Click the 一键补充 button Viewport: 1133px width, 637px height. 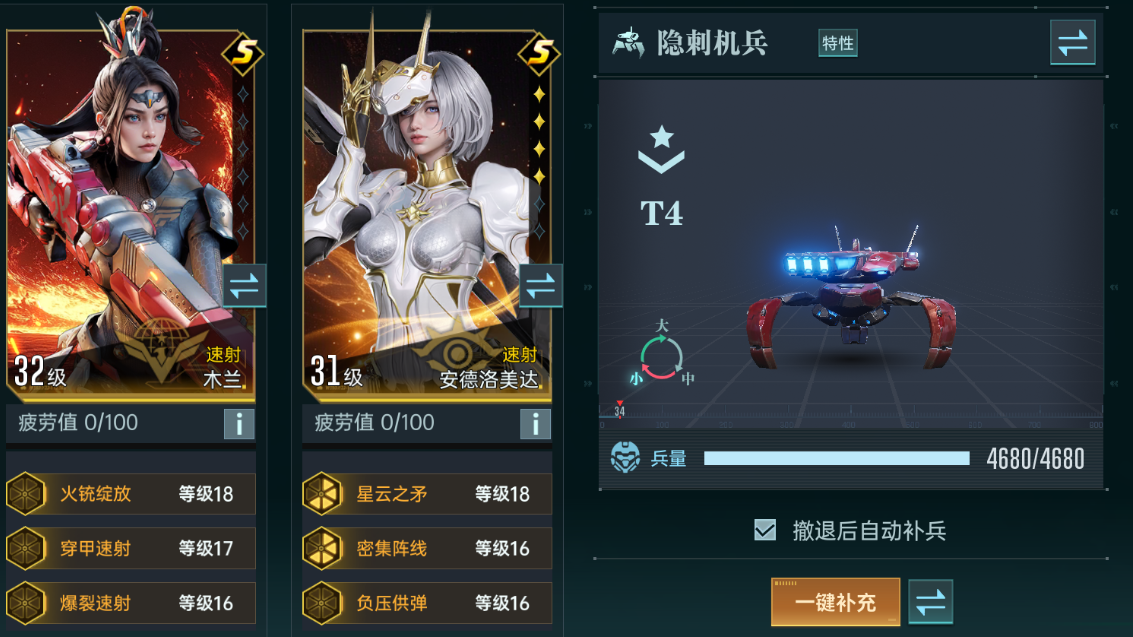pos(835,602)
